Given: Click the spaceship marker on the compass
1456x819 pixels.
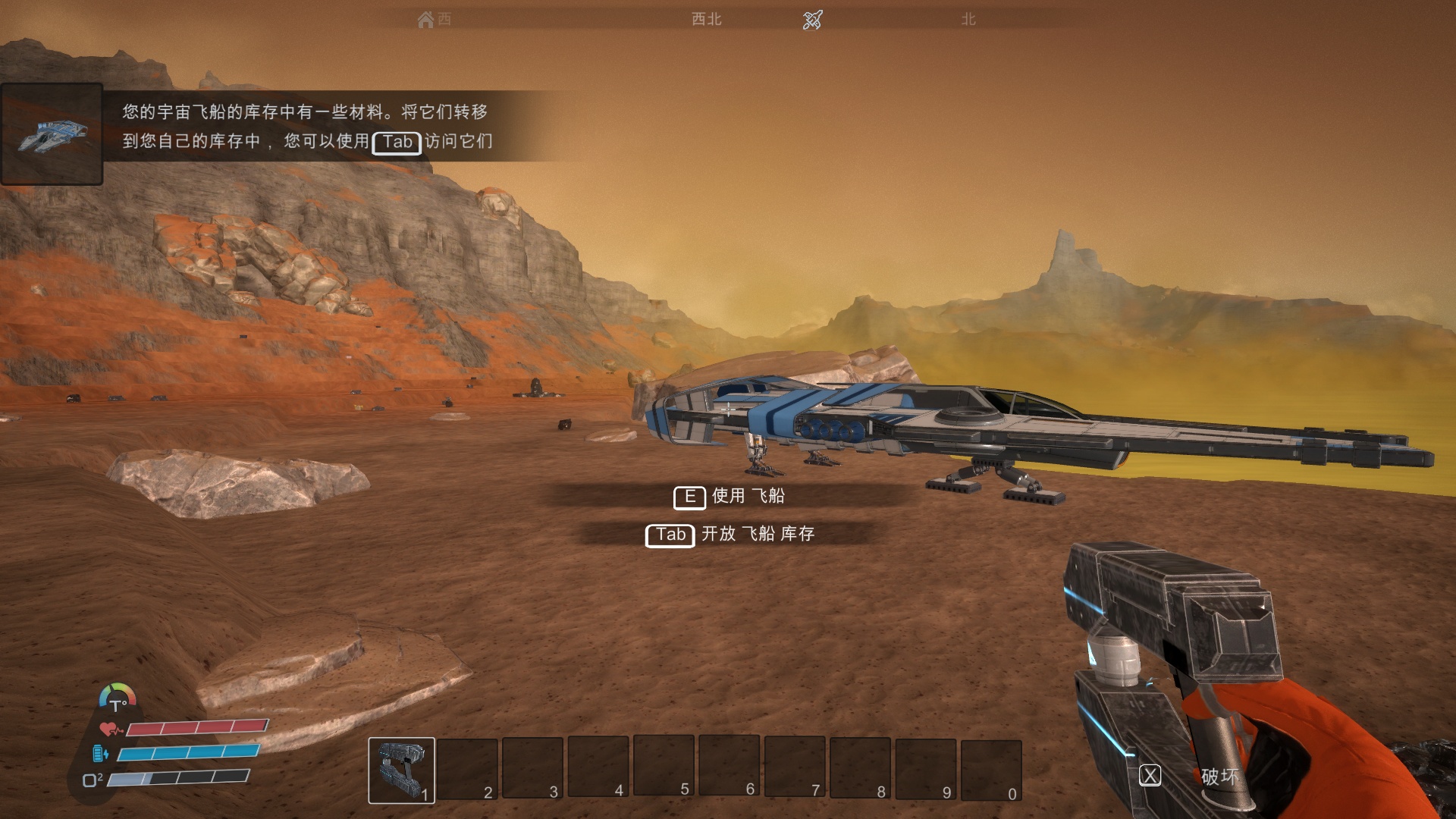Looking at the screenshot, I should [x=812, y=20].
